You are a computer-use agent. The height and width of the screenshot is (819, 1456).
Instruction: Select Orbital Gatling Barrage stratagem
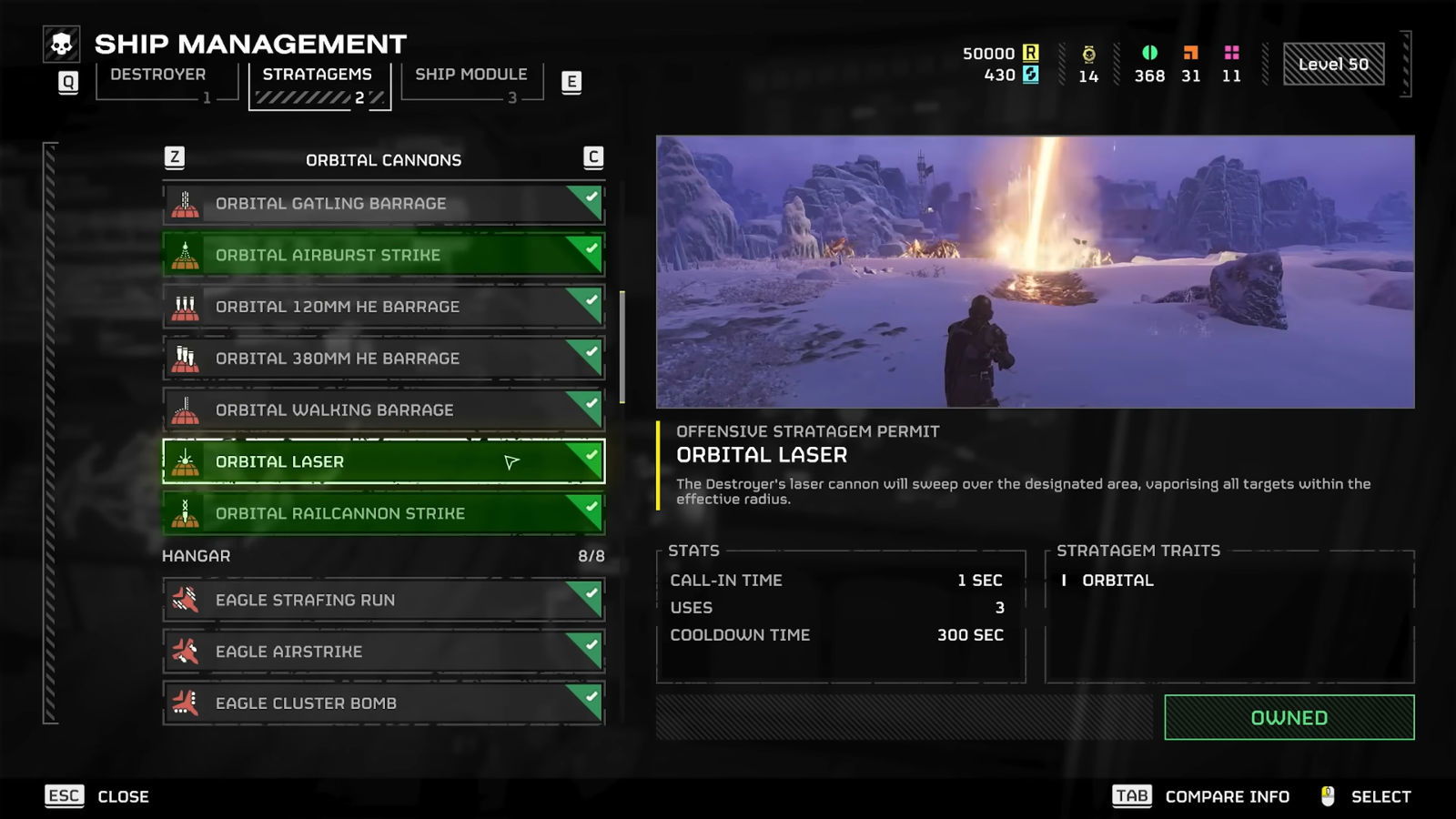(x=382, y=204)
